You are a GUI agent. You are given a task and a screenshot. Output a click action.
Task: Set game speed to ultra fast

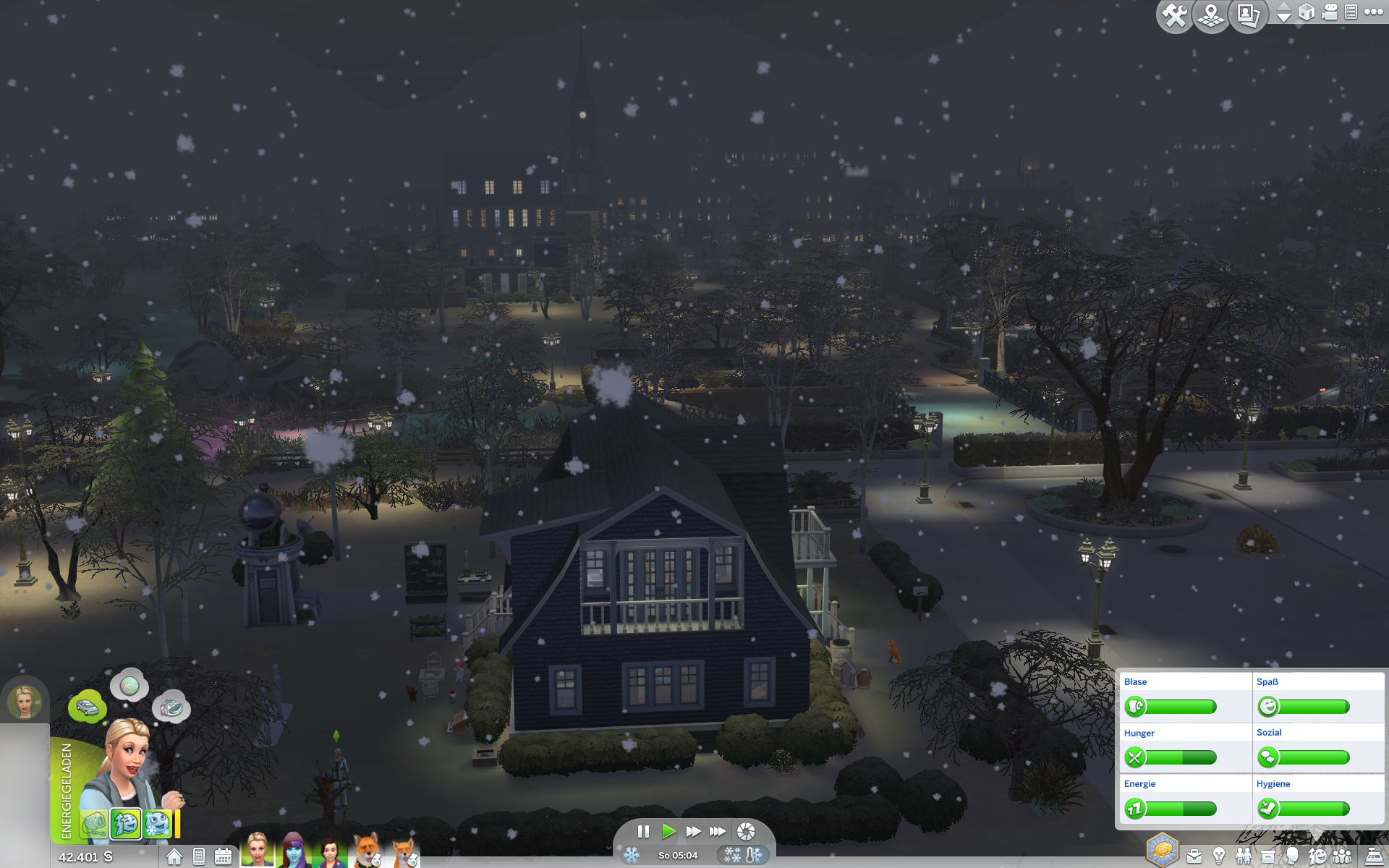(718, 831)
